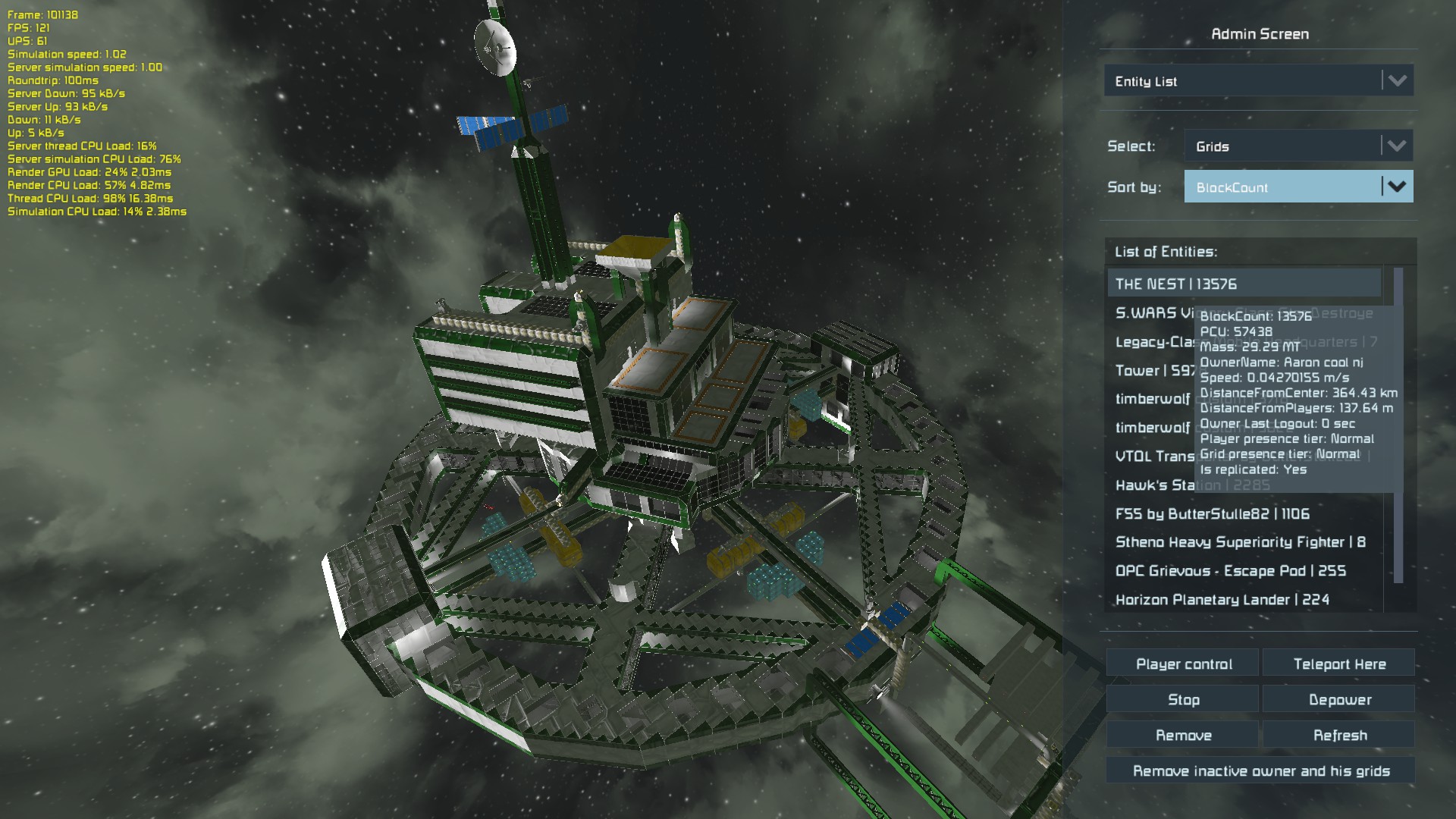This screenshot has width=1456, height=819.
Task: Click the entity list scrollbar
Action: tap(1398, 425)
